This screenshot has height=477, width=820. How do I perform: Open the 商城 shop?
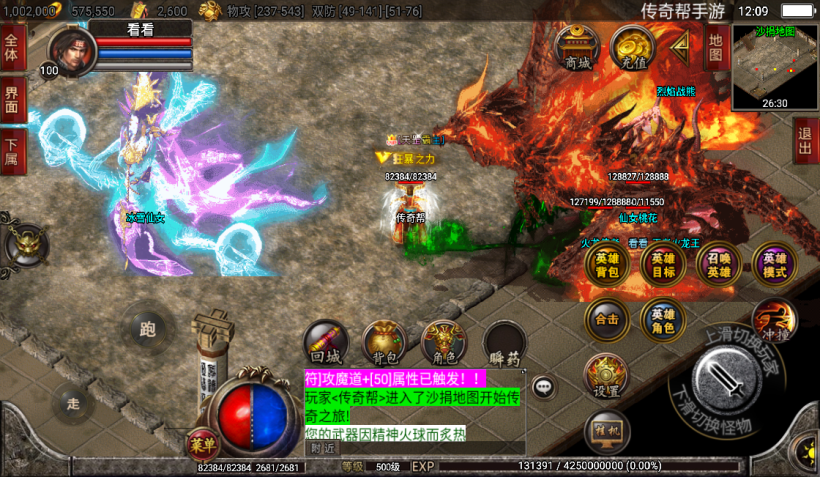578,48
